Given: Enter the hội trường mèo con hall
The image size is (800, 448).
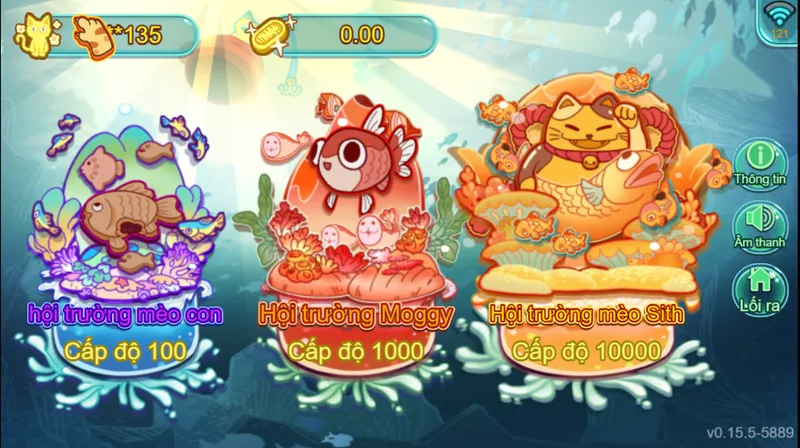Looking at the screenshot, I should coord(125,240).
